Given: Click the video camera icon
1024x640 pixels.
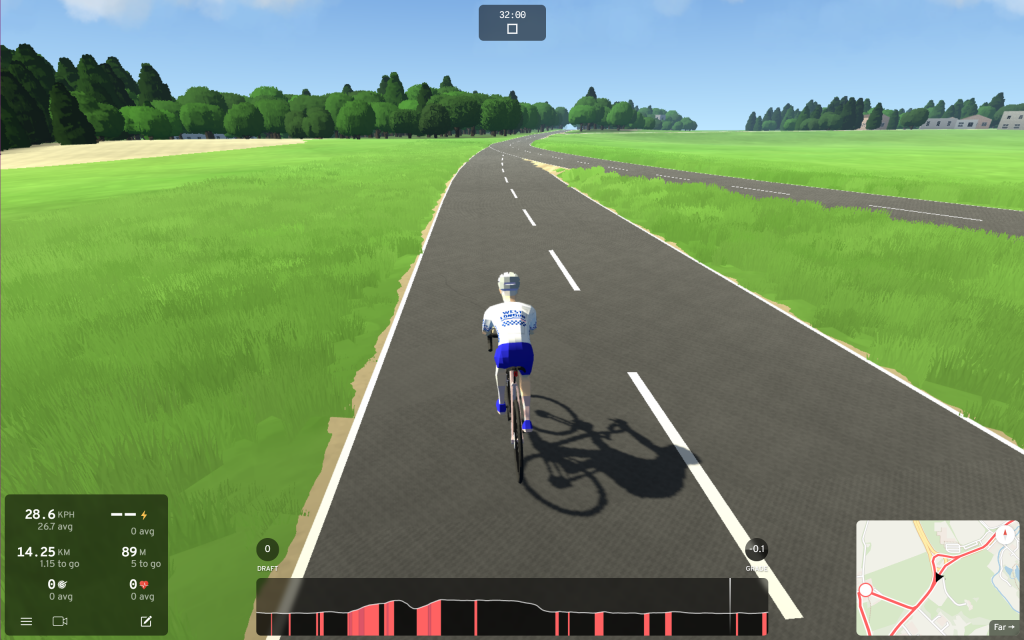Looking at the screenshot, I should 60,621.
